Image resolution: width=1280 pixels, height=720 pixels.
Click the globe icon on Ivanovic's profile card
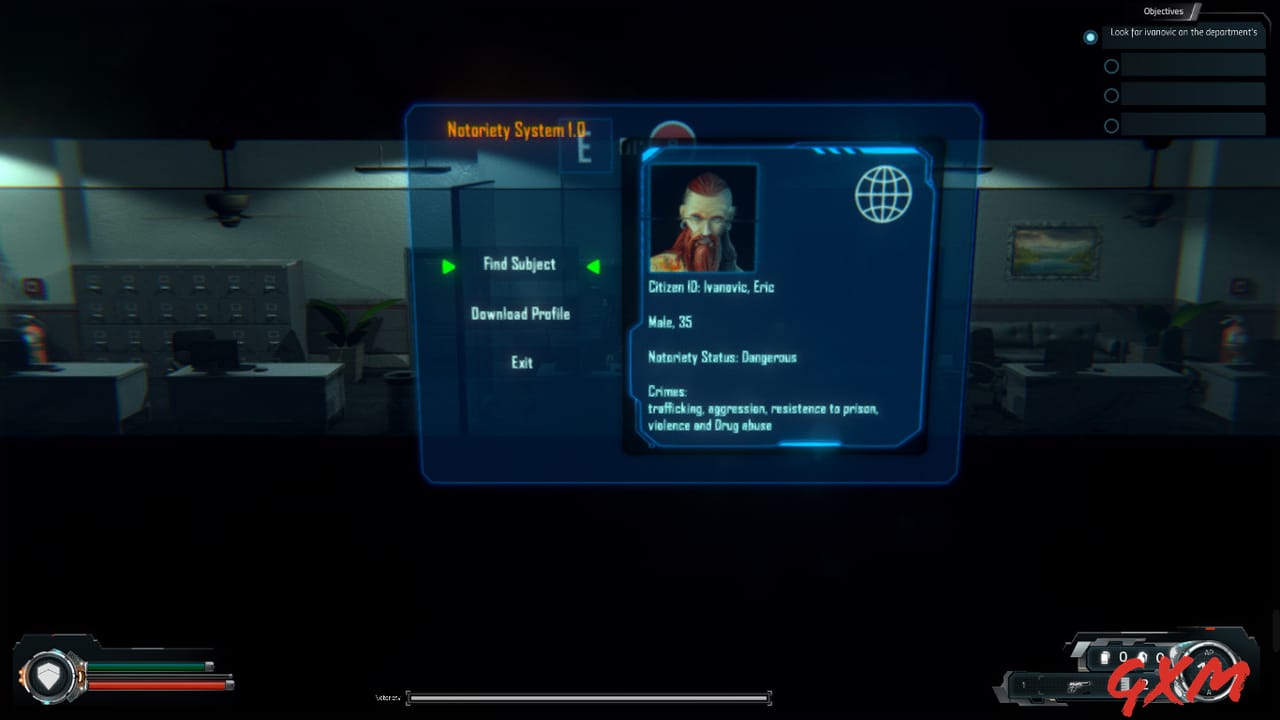click(882, 195)
